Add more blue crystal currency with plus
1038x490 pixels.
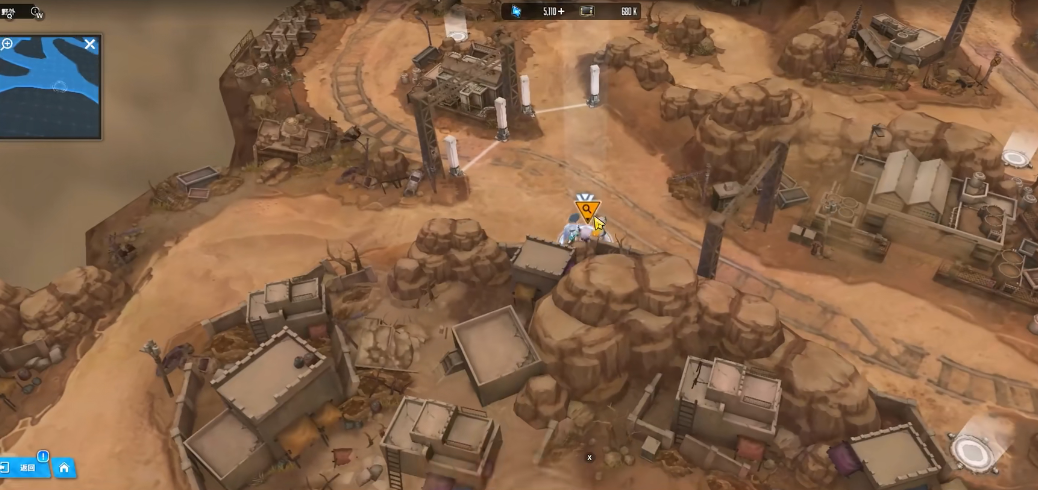pos(561,11)
